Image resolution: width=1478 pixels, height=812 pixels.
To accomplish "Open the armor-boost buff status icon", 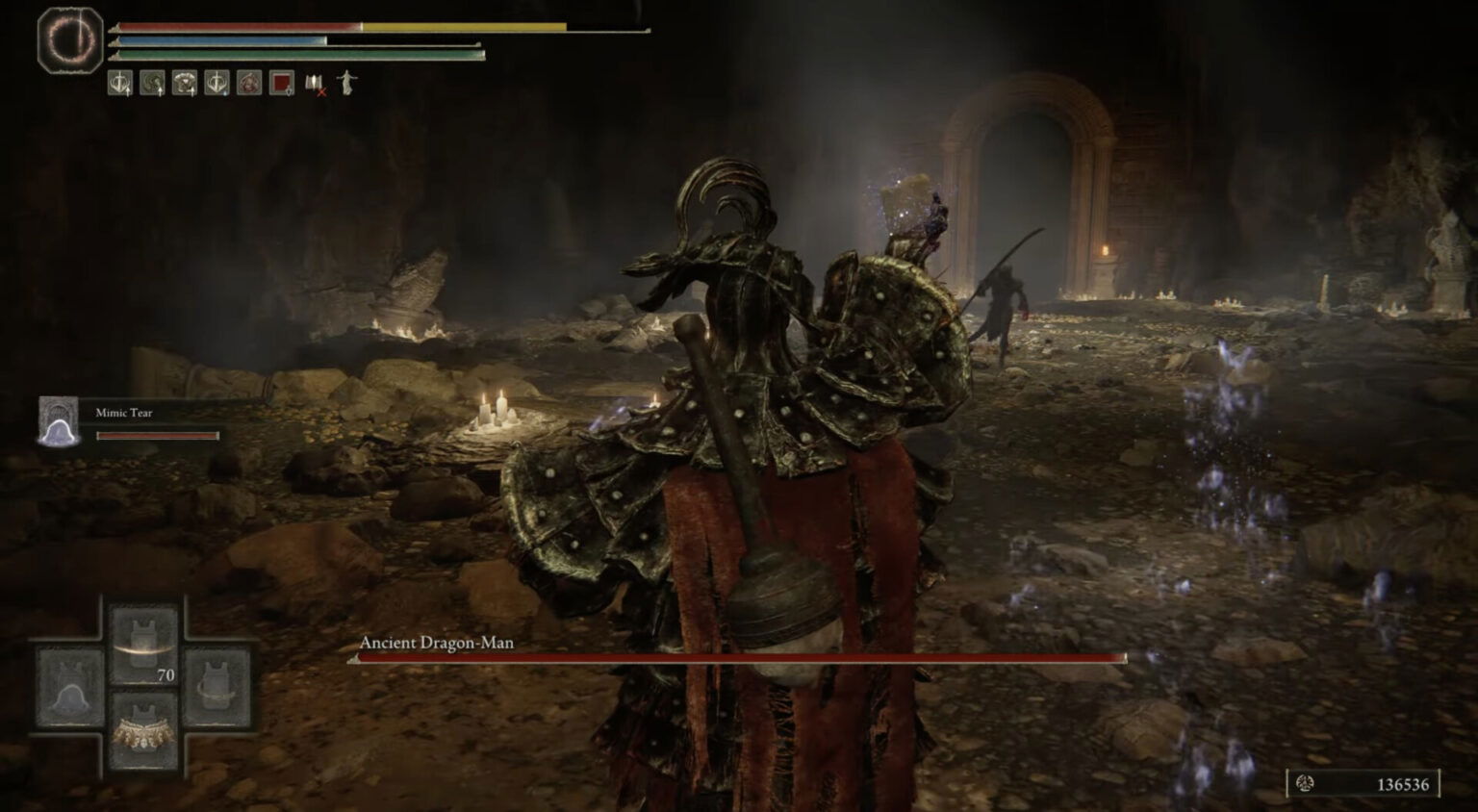I will [184, 85].
